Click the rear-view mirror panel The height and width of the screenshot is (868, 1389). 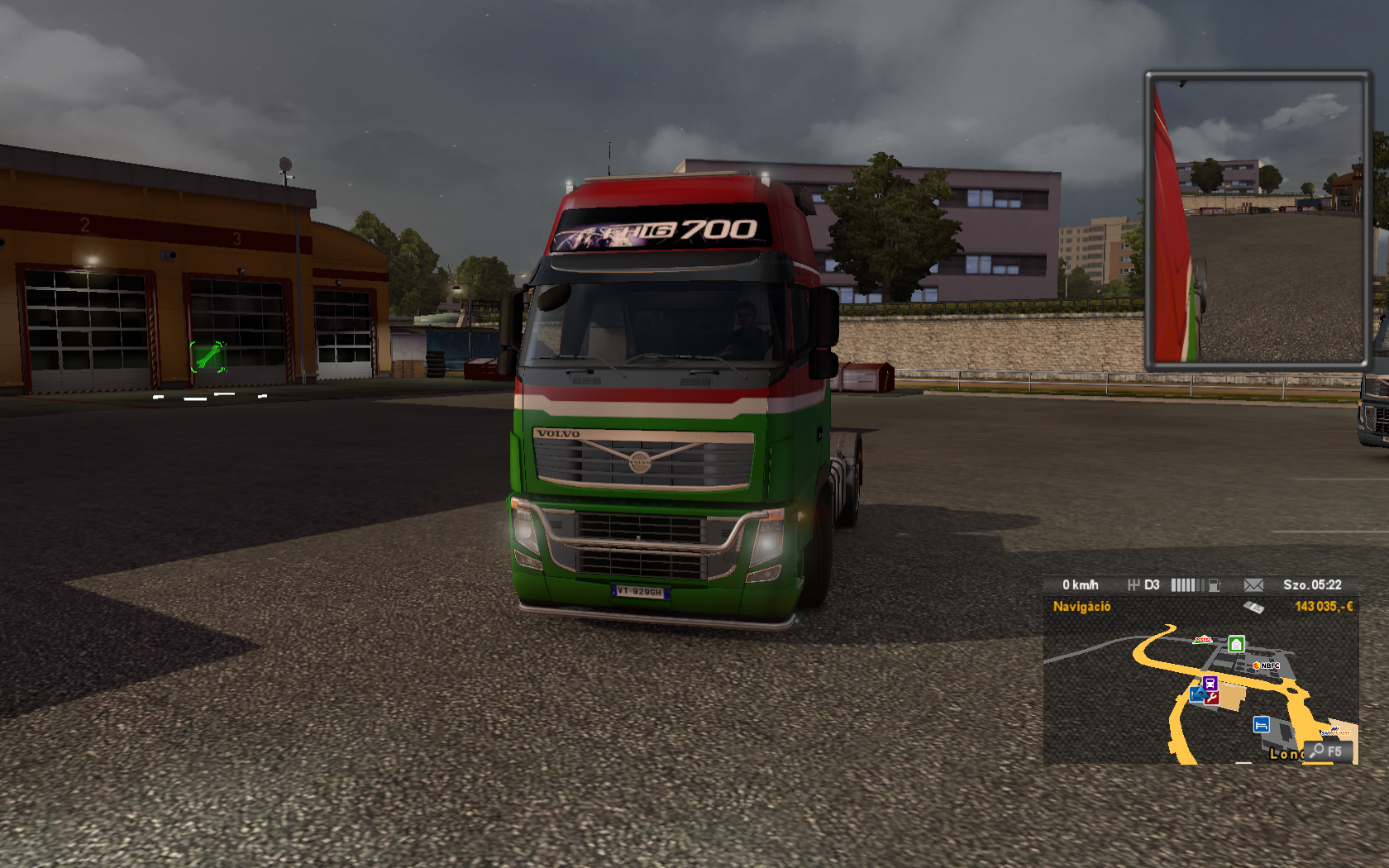pyautogui.click(x=1257, y=221)
